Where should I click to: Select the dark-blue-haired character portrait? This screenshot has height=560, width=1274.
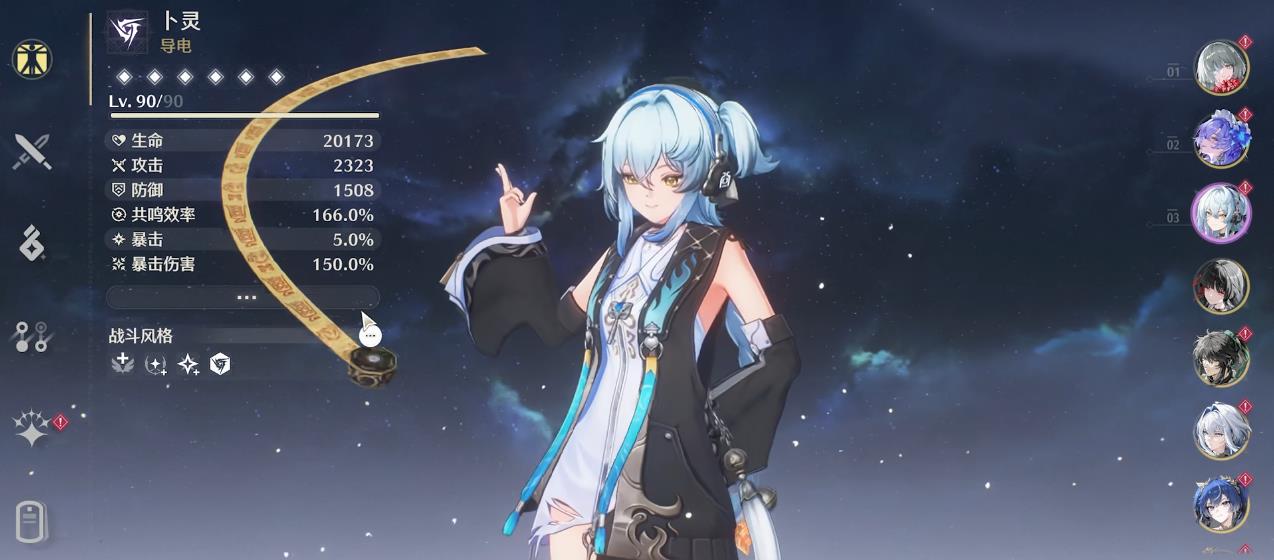coord(1221,504)
